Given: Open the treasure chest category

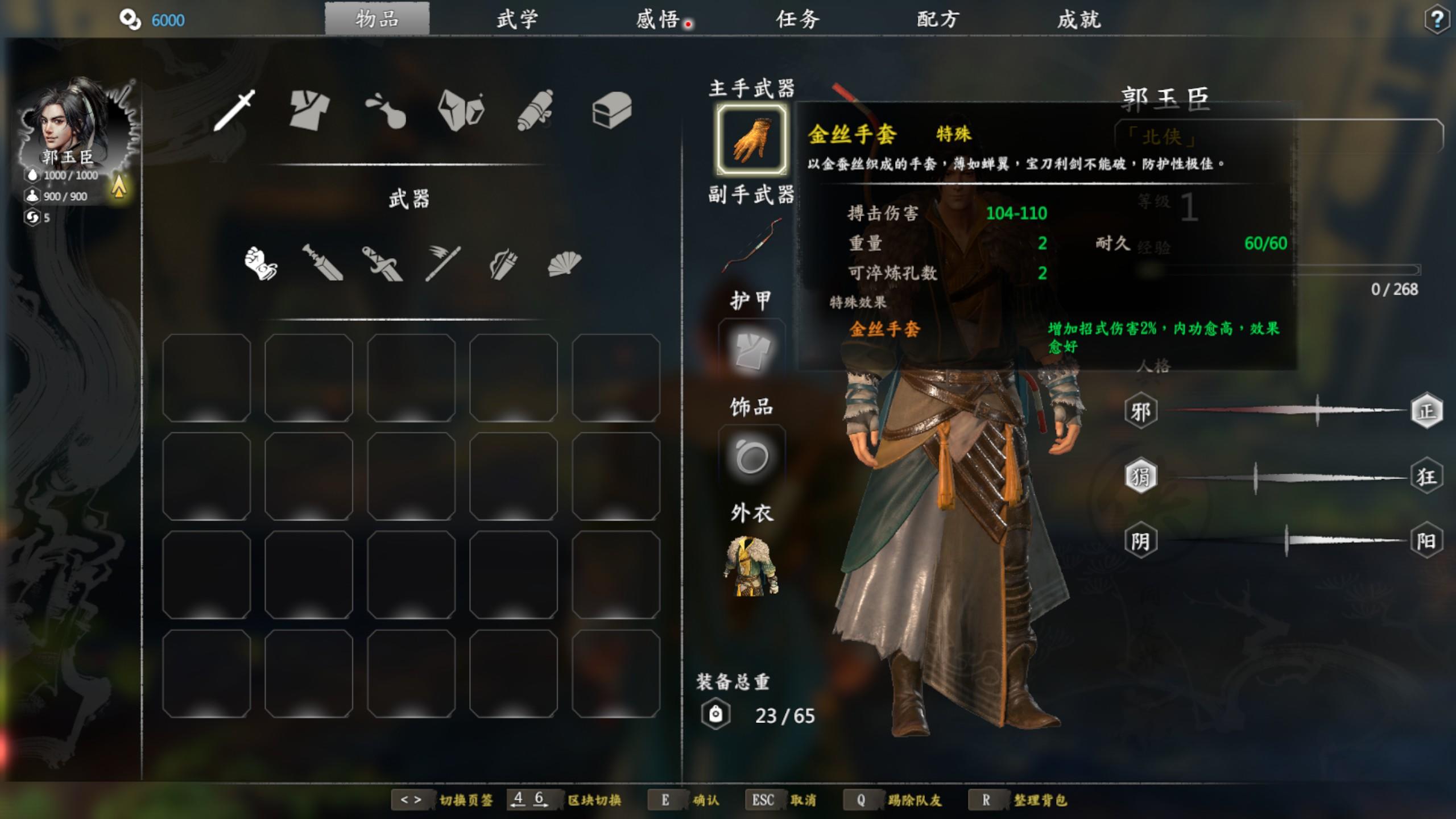Looking at the screenshot, I should (612, 110).
